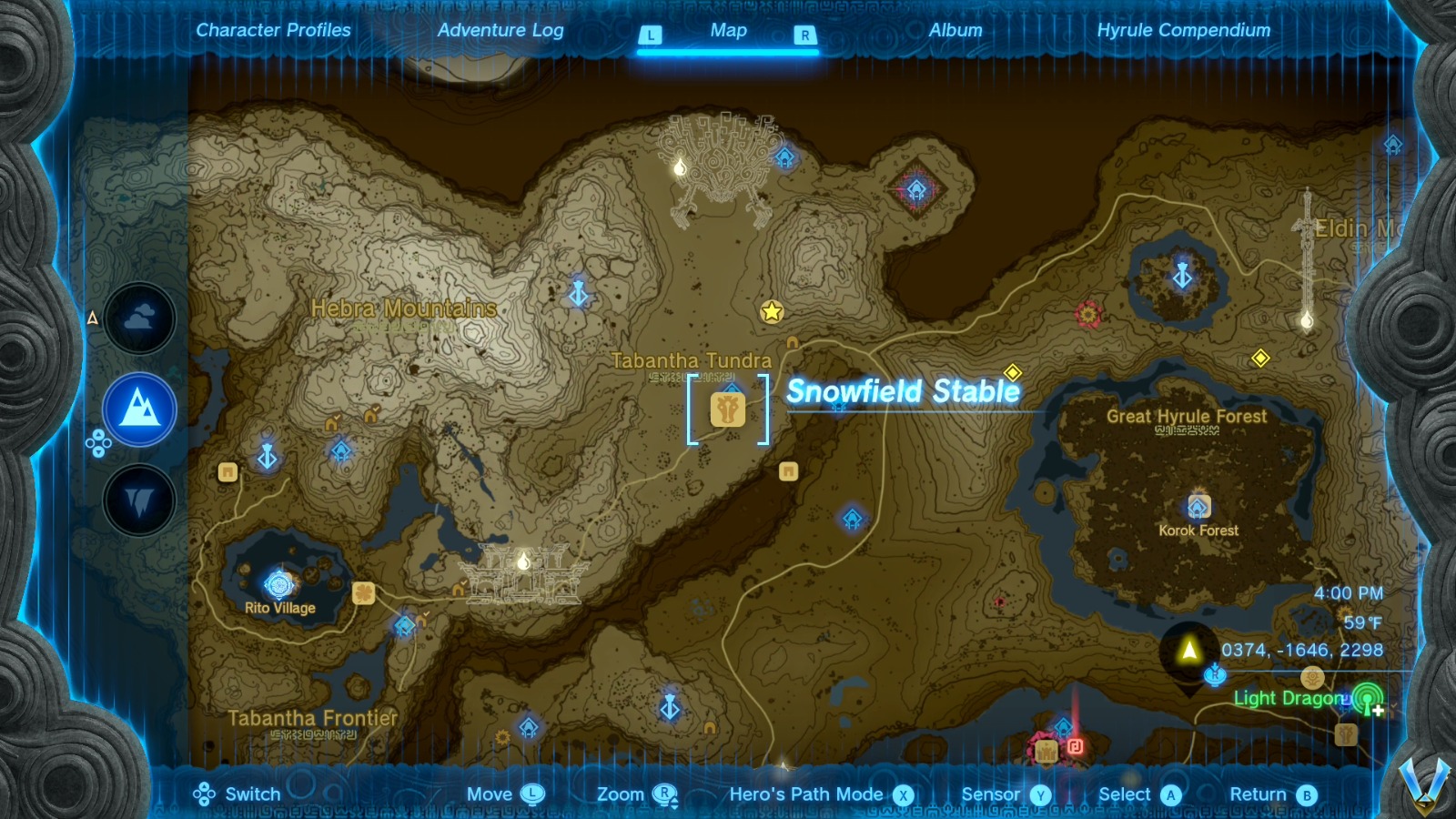The image size is (1456, 819).
Task: Select the Snowfield Stable icon on the map
Action: pyautogui.click(x=728, y=409)
